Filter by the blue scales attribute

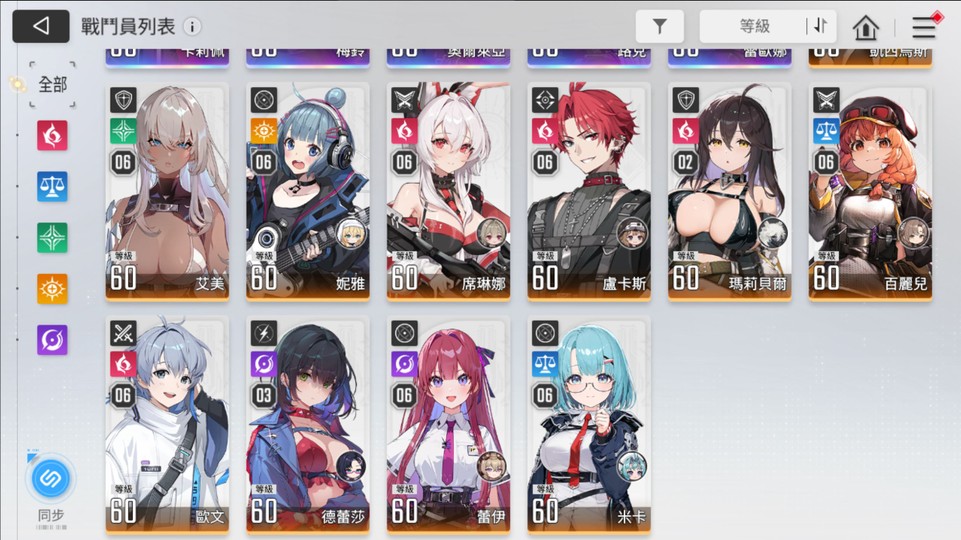[x=52, y=186]
